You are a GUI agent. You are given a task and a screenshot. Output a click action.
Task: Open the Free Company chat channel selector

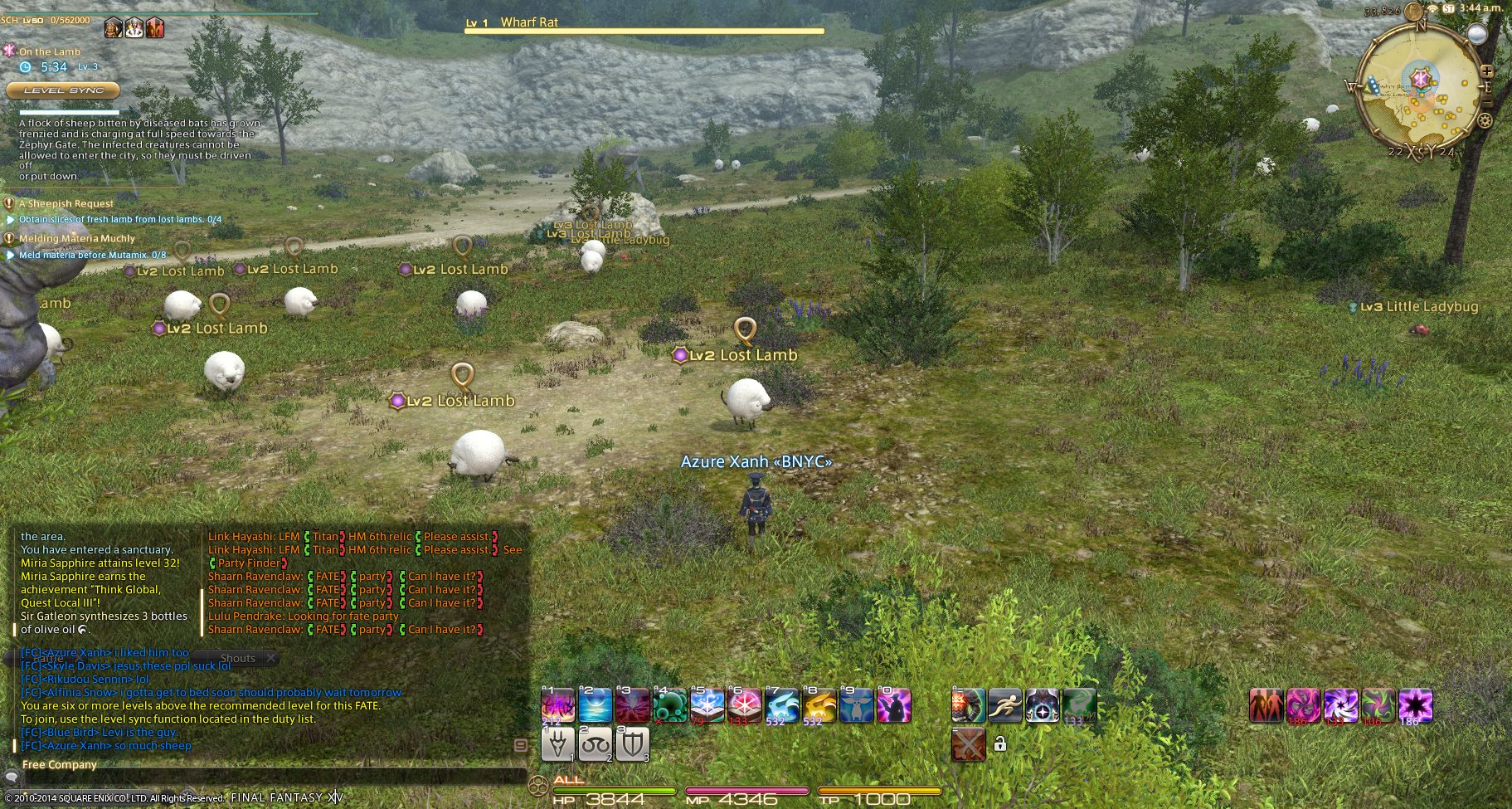click(60, 764)
